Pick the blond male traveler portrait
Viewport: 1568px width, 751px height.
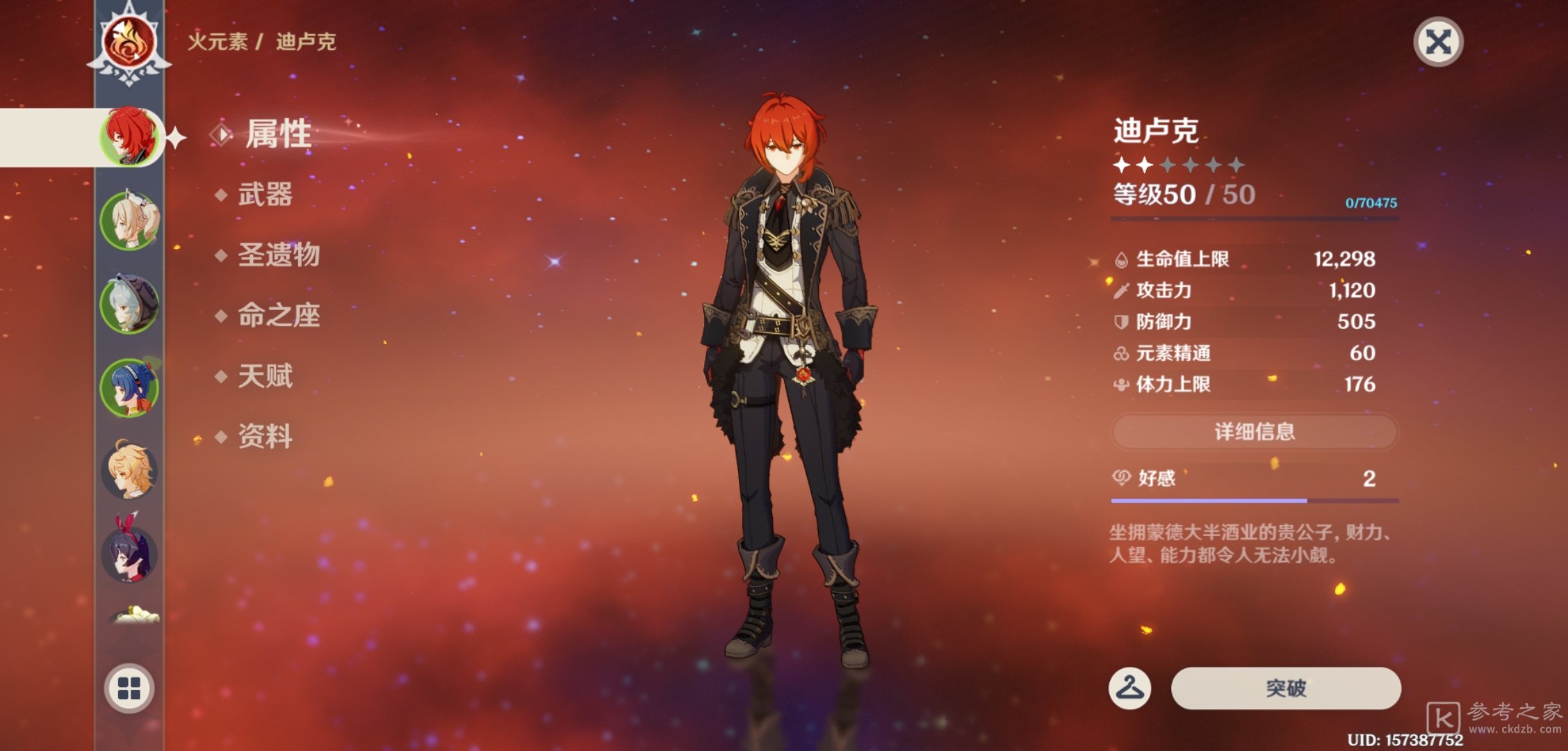point(129,471)
